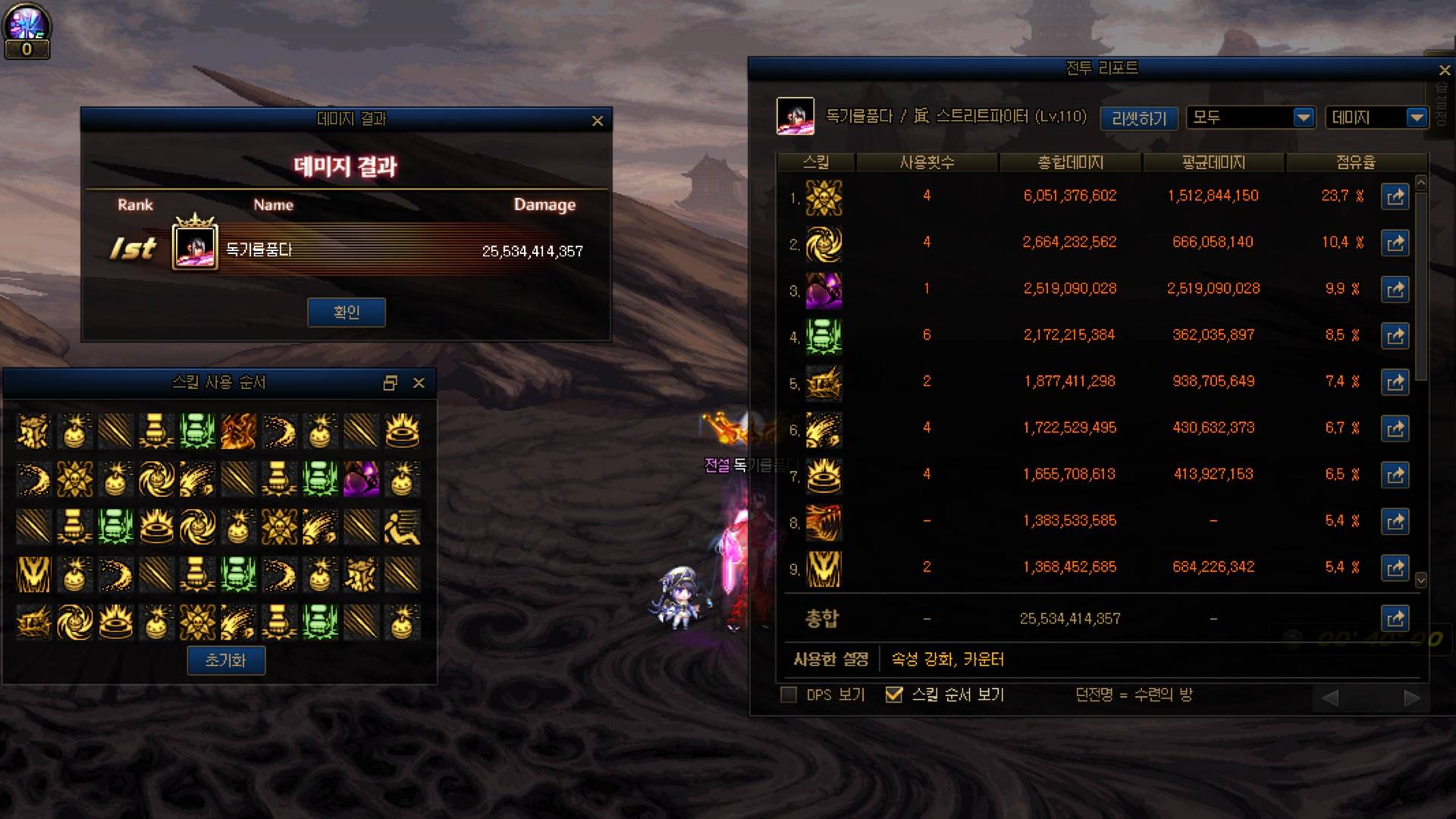Viewport: 1456px width, 819px height.
Task: Open the 모두 filter dropdown
Action: (x=1304, y=118)
